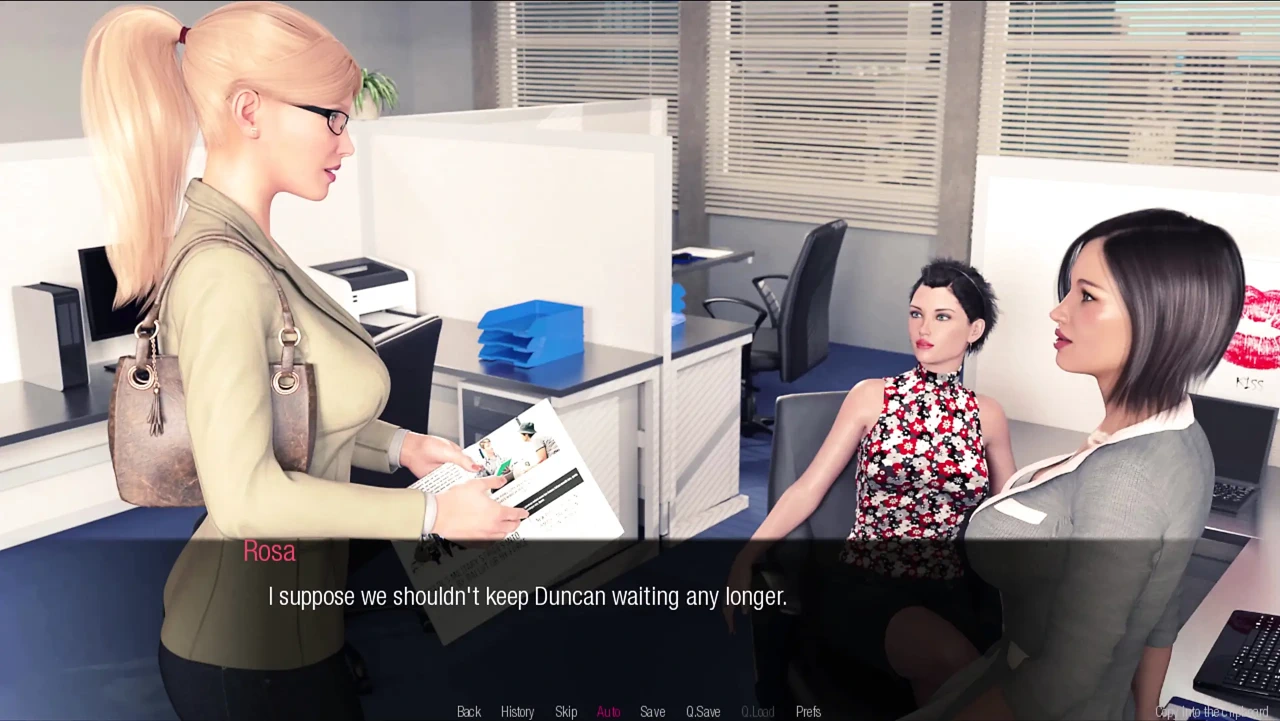This screenshot has height=721, width=1280.
Task: Click the dialogue text to advance story
Action: [527, 596]
